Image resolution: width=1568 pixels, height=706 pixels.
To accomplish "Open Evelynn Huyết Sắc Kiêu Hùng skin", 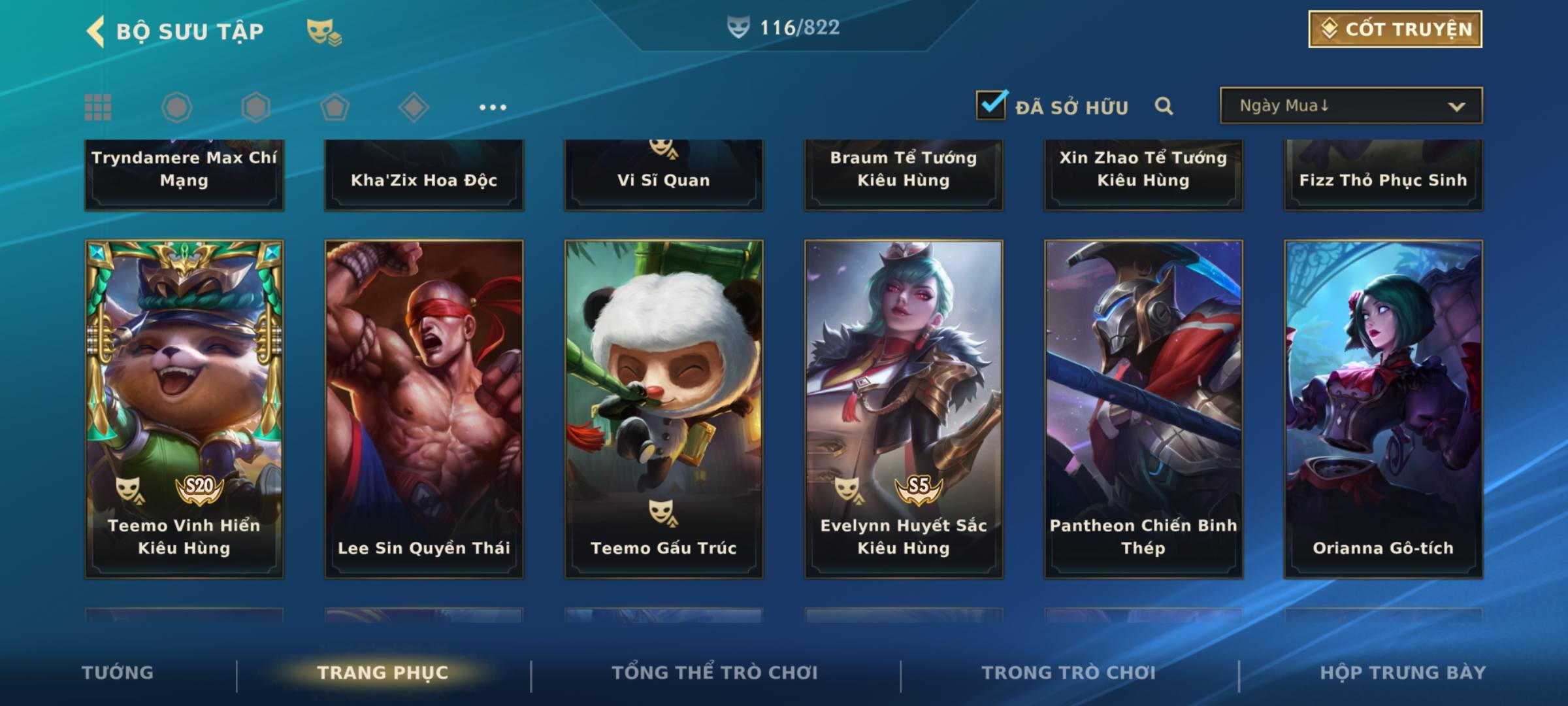I will click(904, 409).
